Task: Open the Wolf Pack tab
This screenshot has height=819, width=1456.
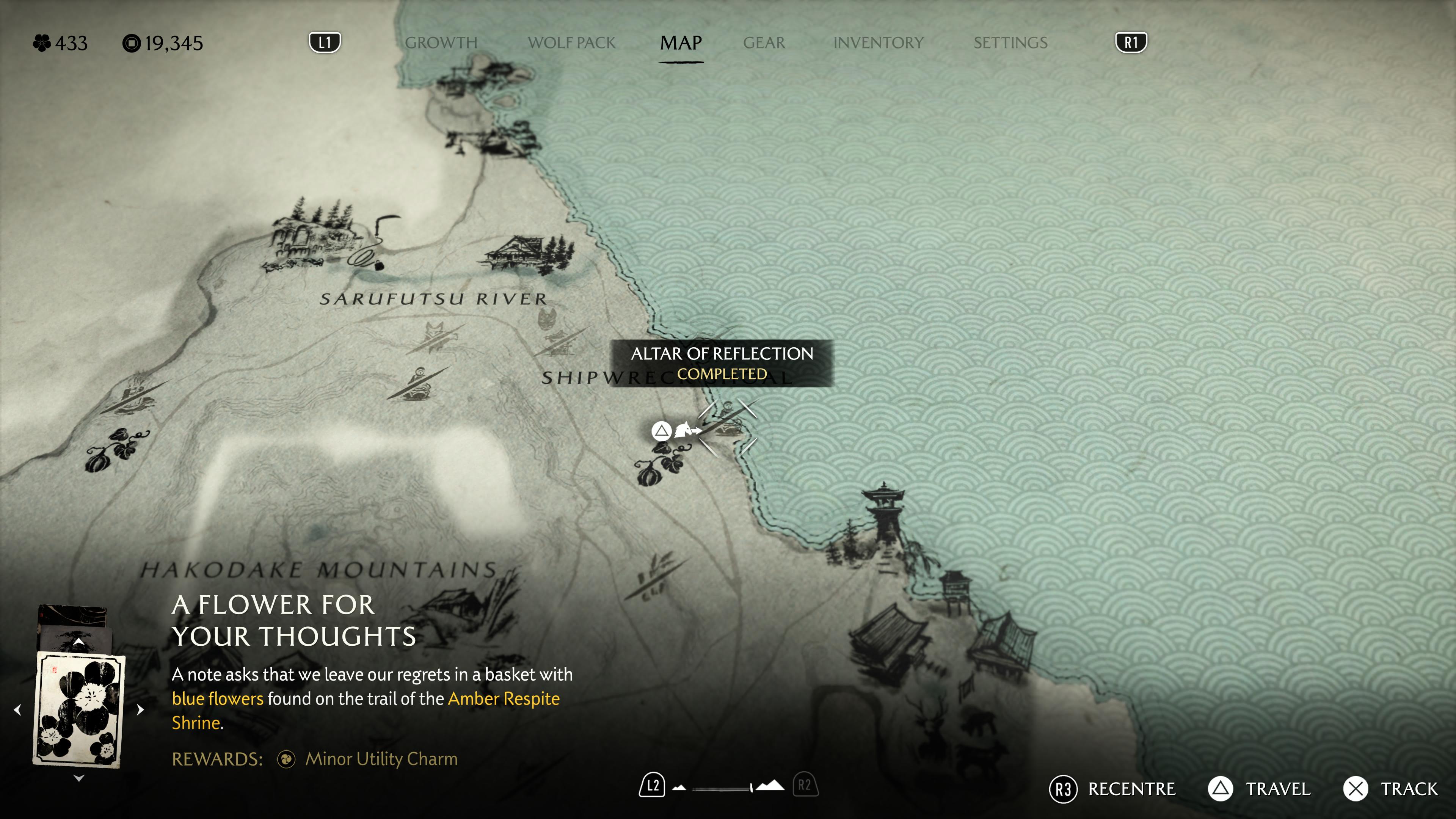Action: (x=571, y=43)
